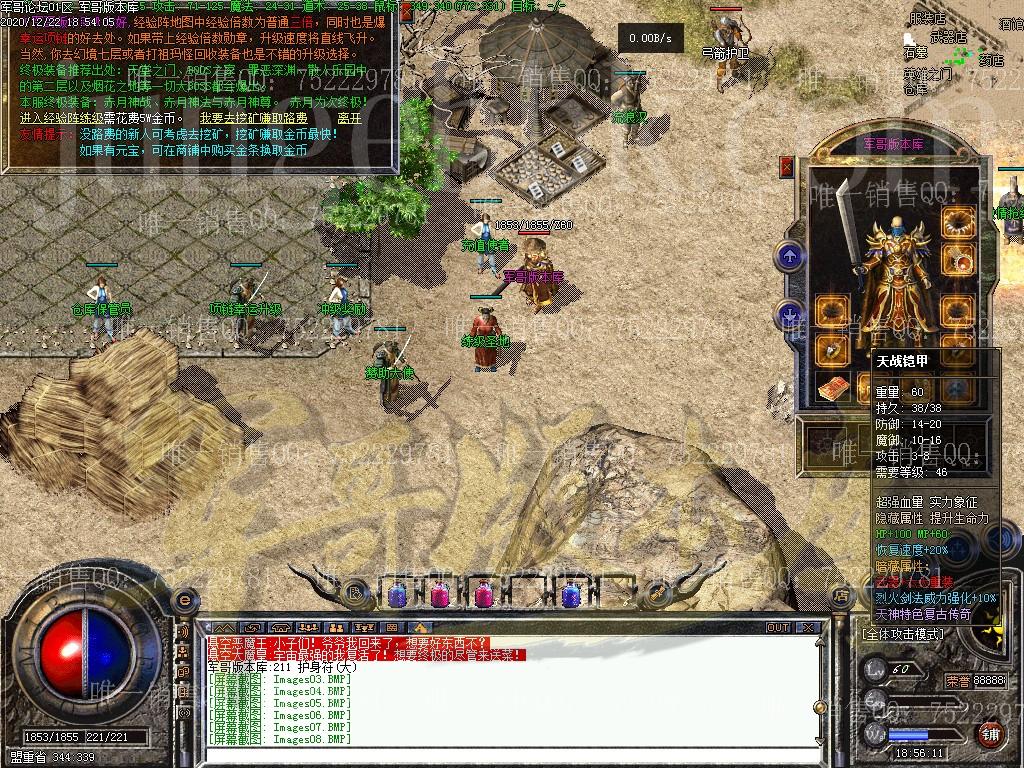Click the OUT button above chat
This screenshot has height=768, width=1024.
(778, 628)
